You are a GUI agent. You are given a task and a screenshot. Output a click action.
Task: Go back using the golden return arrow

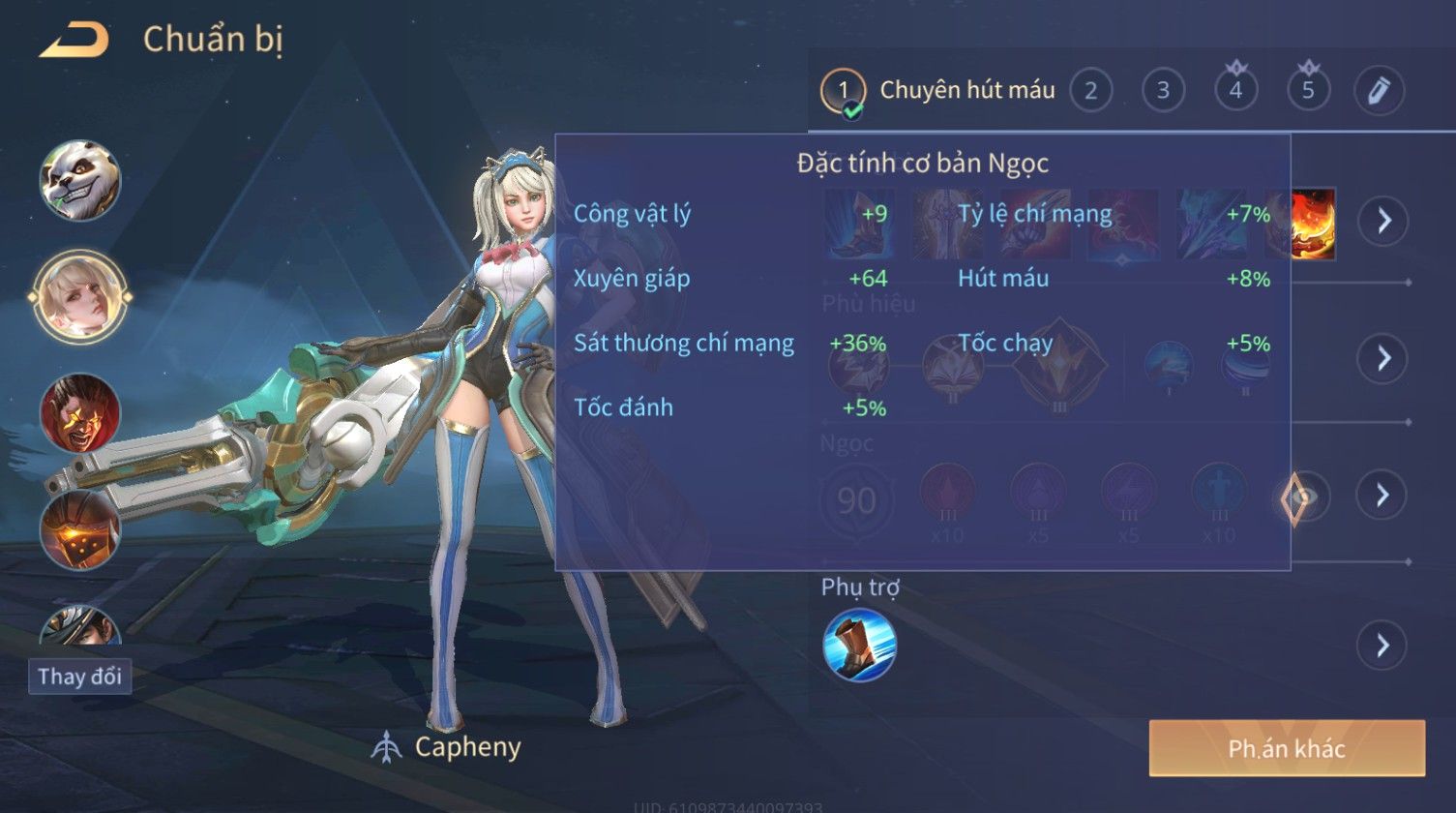pyautogui.click(x=74, y=41)
